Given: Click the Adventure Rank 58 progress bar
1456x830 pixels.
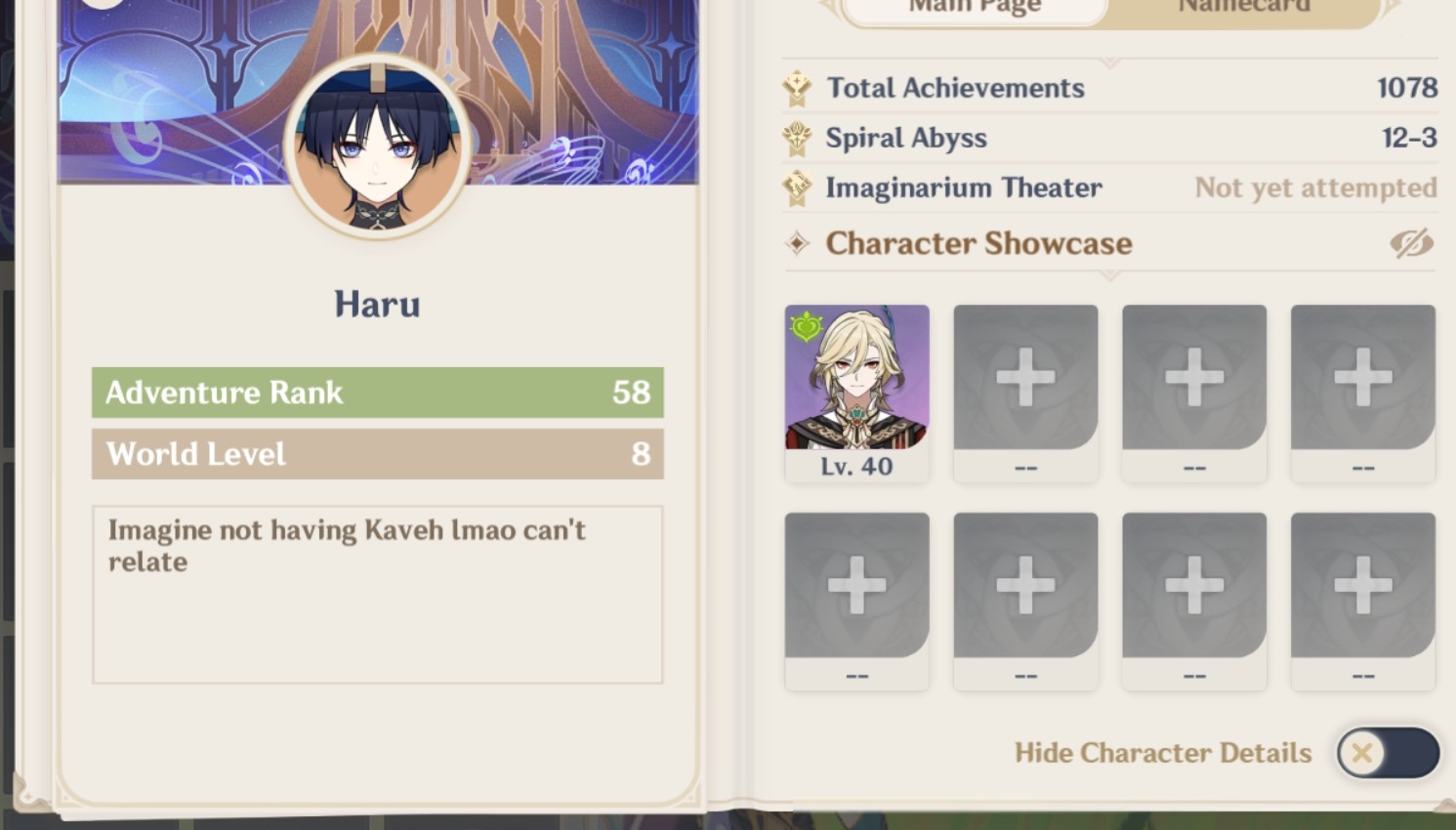Looking at the screenshot, I should 377,392.
